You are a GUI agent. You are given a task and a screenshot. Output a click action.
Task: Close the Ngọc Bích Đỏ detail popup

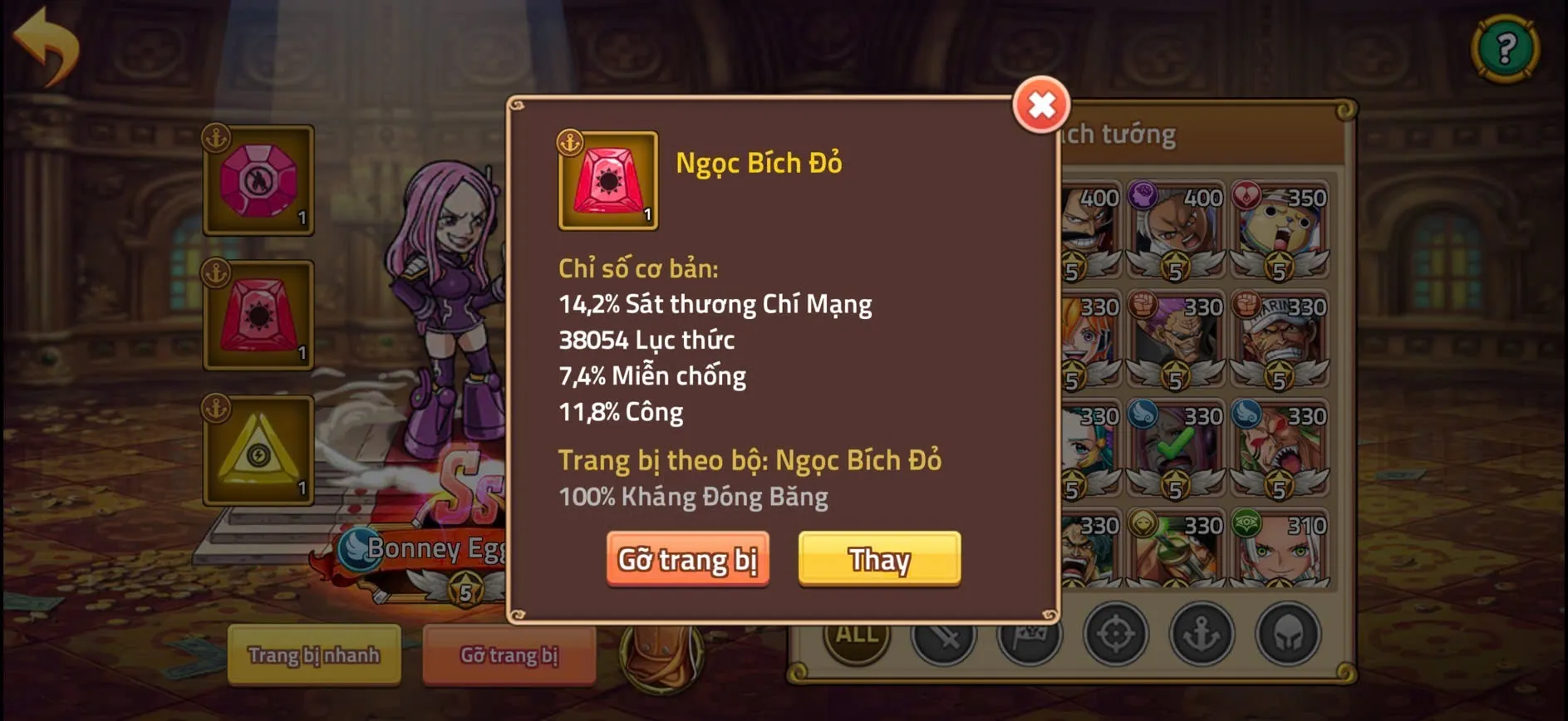click(x=1041, y=105)
